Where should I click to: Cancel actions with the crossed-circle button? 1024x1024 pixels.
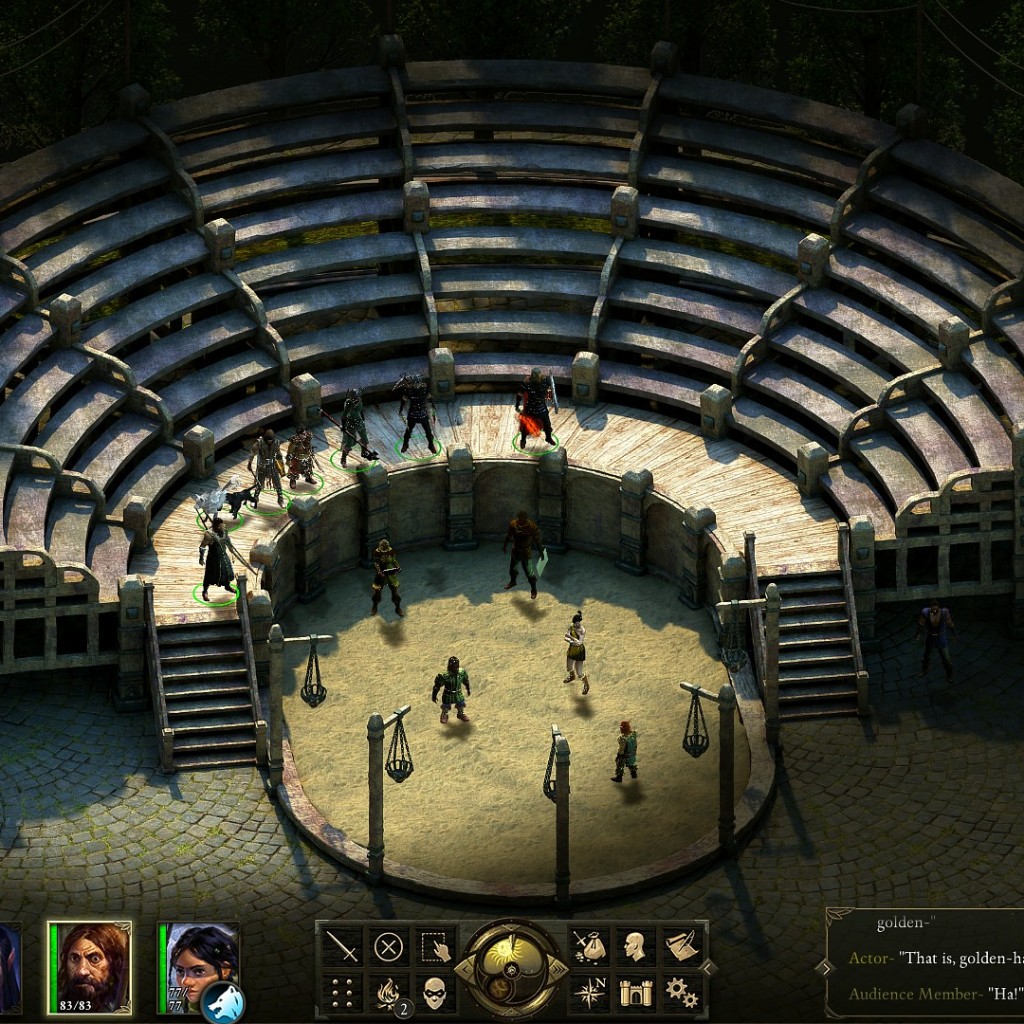pyautogui.click(x=388, y=946)
